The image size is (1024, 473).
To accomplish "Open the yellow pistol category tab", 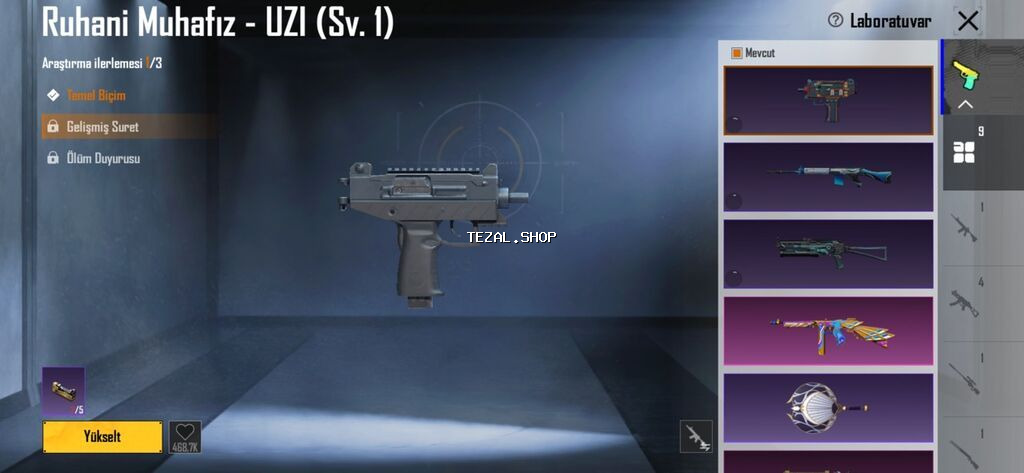I will tap(964, 73).
